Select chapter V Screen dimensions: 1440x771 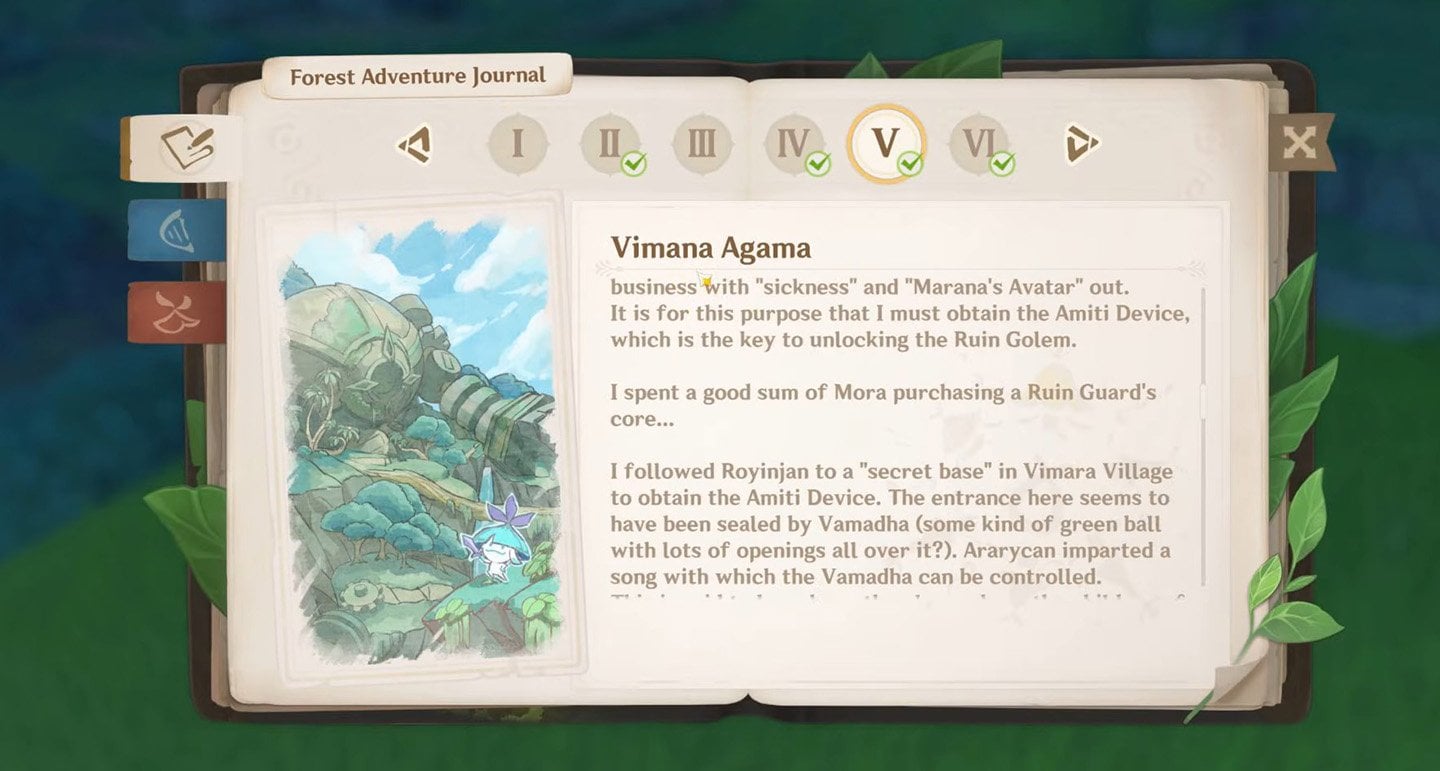pos(886,143)
